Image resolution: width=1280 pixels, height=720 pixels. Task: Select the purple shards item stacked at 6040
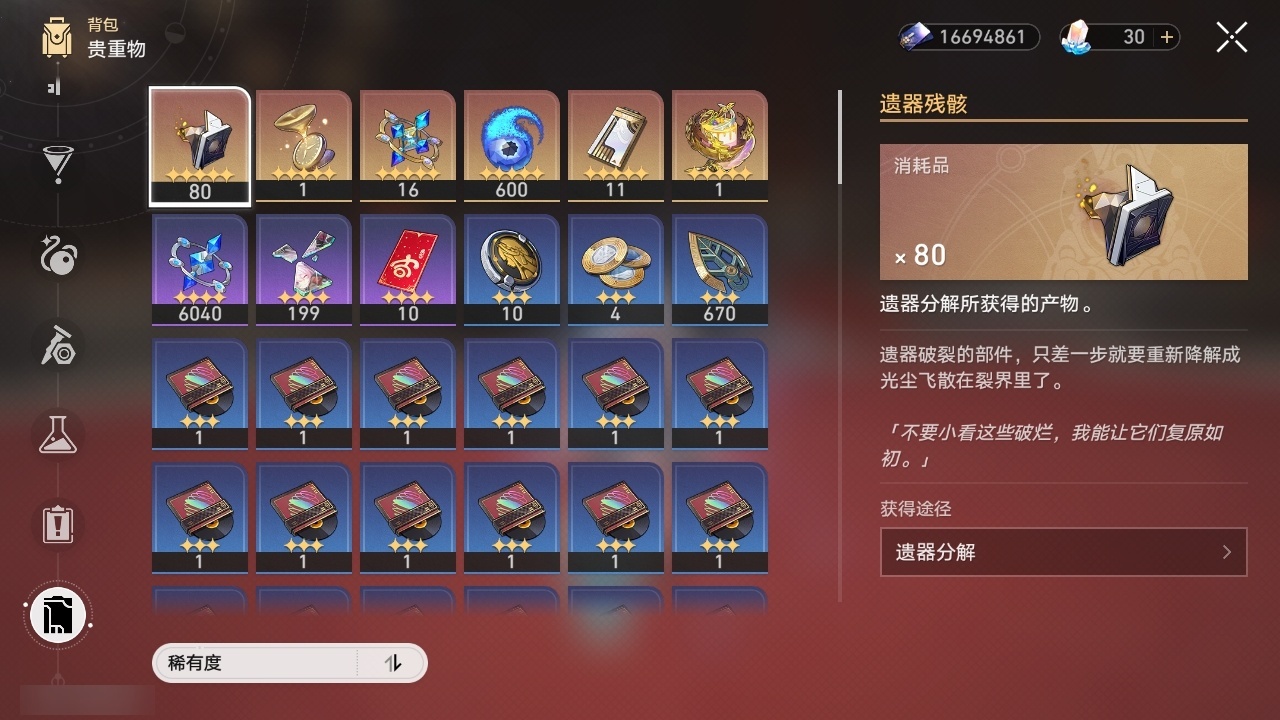tap(199, 268)
